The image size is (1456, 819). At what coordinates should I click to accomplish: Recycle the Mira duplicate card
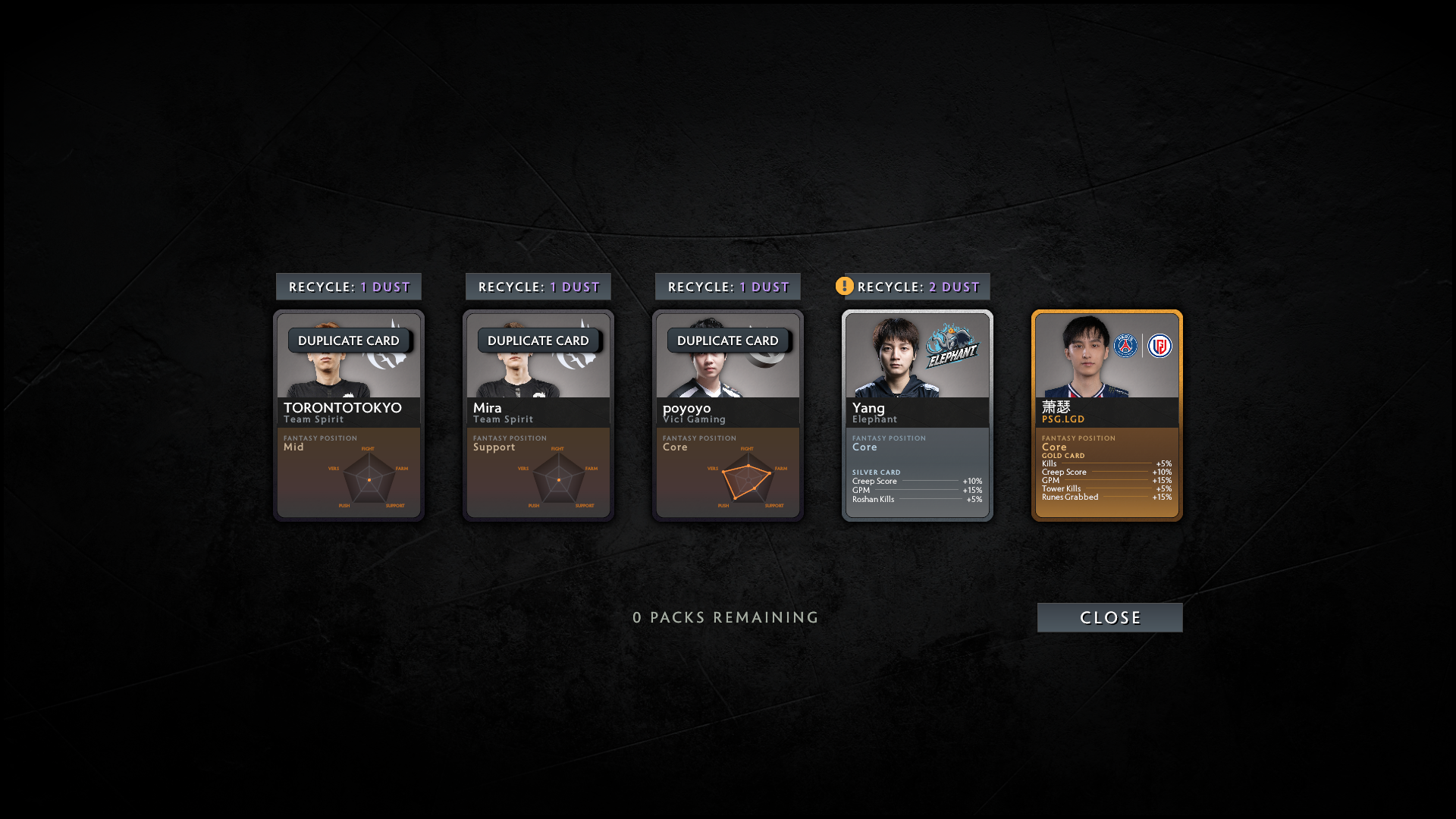(538, 287)
